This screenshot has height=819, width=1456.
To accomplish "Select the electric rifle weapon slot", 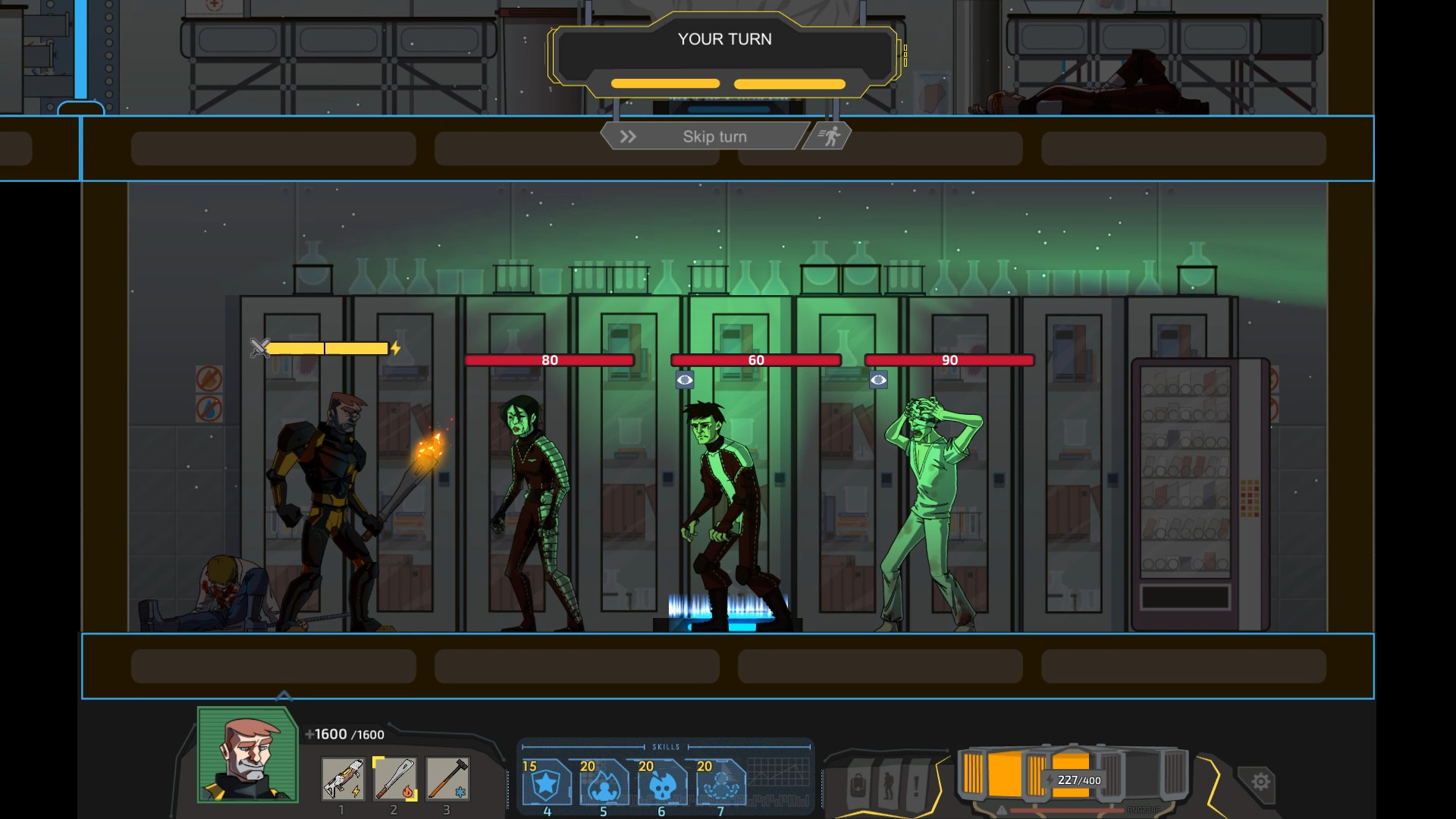I will [x=343, y=780].
